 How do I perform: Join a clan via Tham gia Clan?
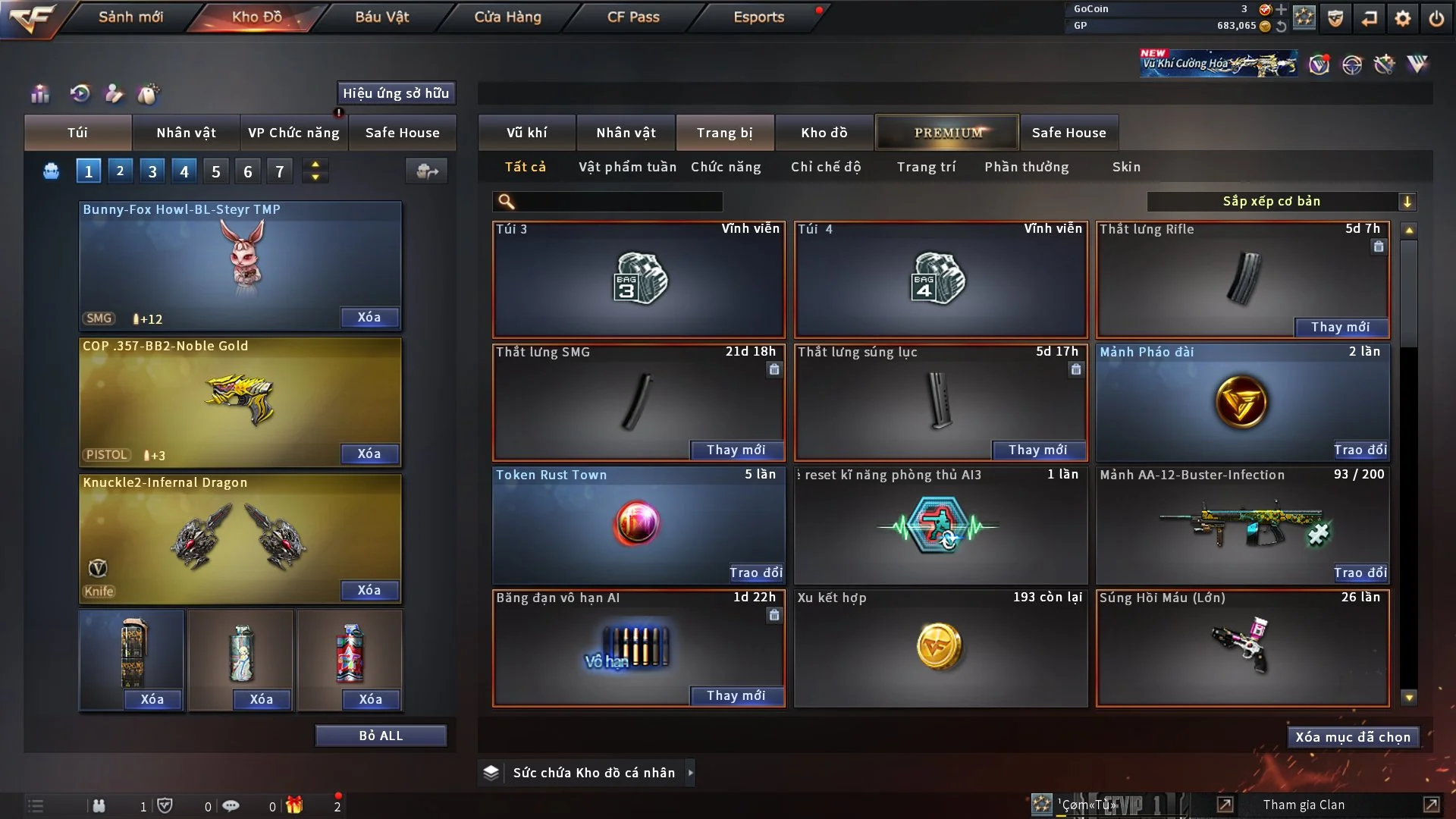pos(1304,805)
